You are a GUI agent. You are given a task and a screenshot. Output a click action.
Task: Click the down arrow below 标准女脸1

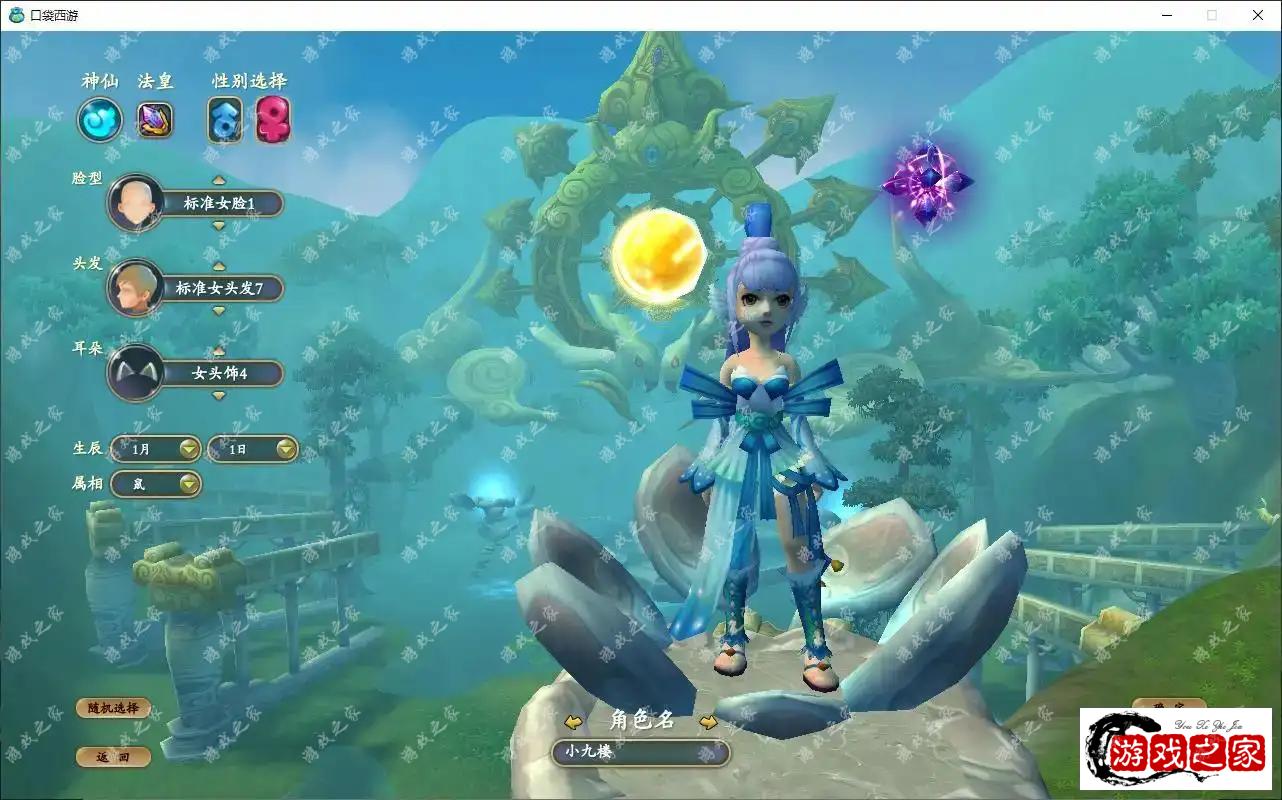click(x=219, y=226)
